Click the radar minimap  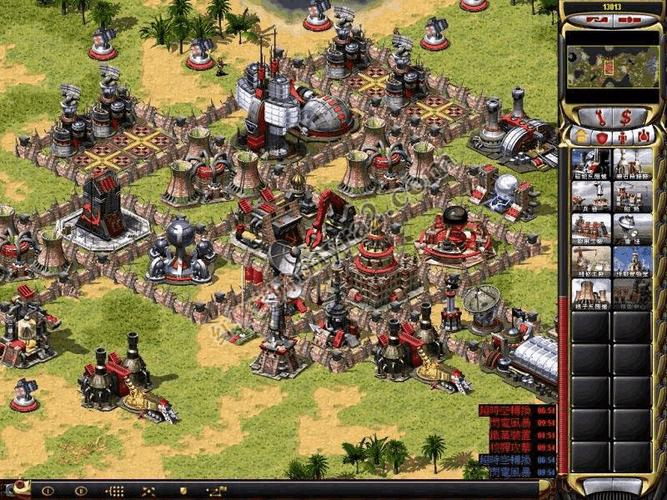tap(612, 65)
